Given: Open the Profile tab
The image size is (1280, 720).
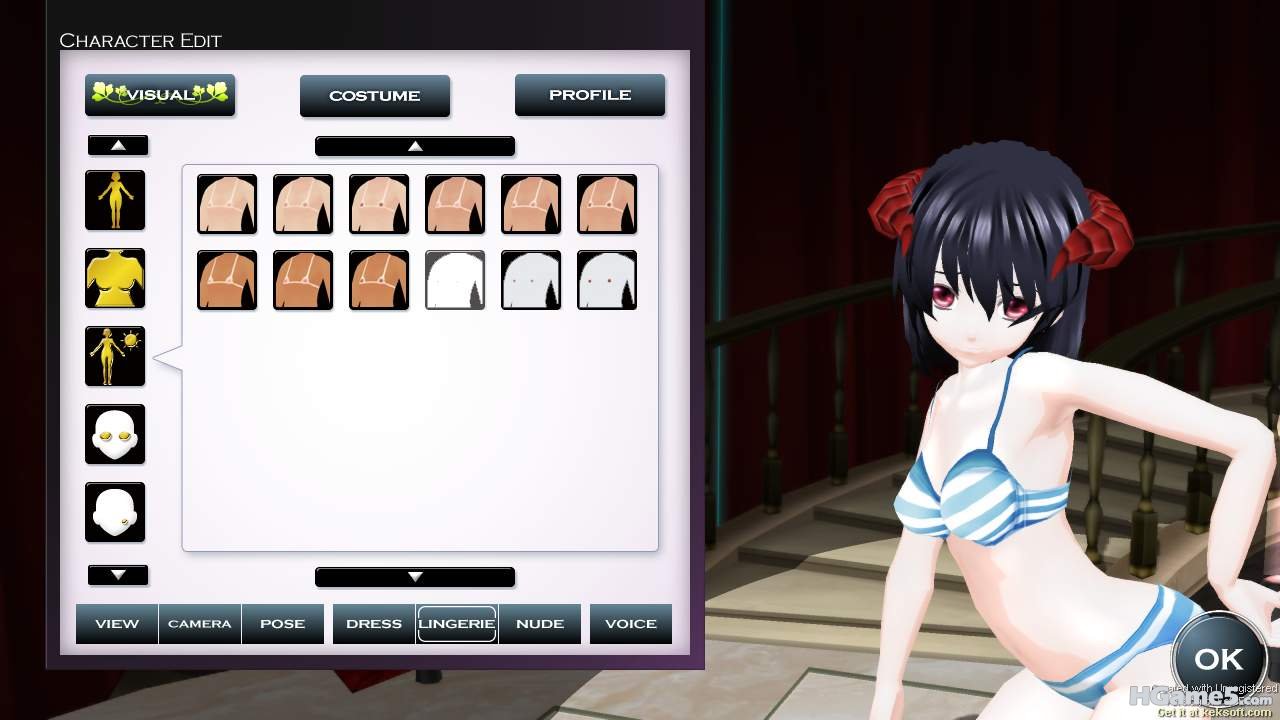Looking at the screenshot, I should [590, 95].
